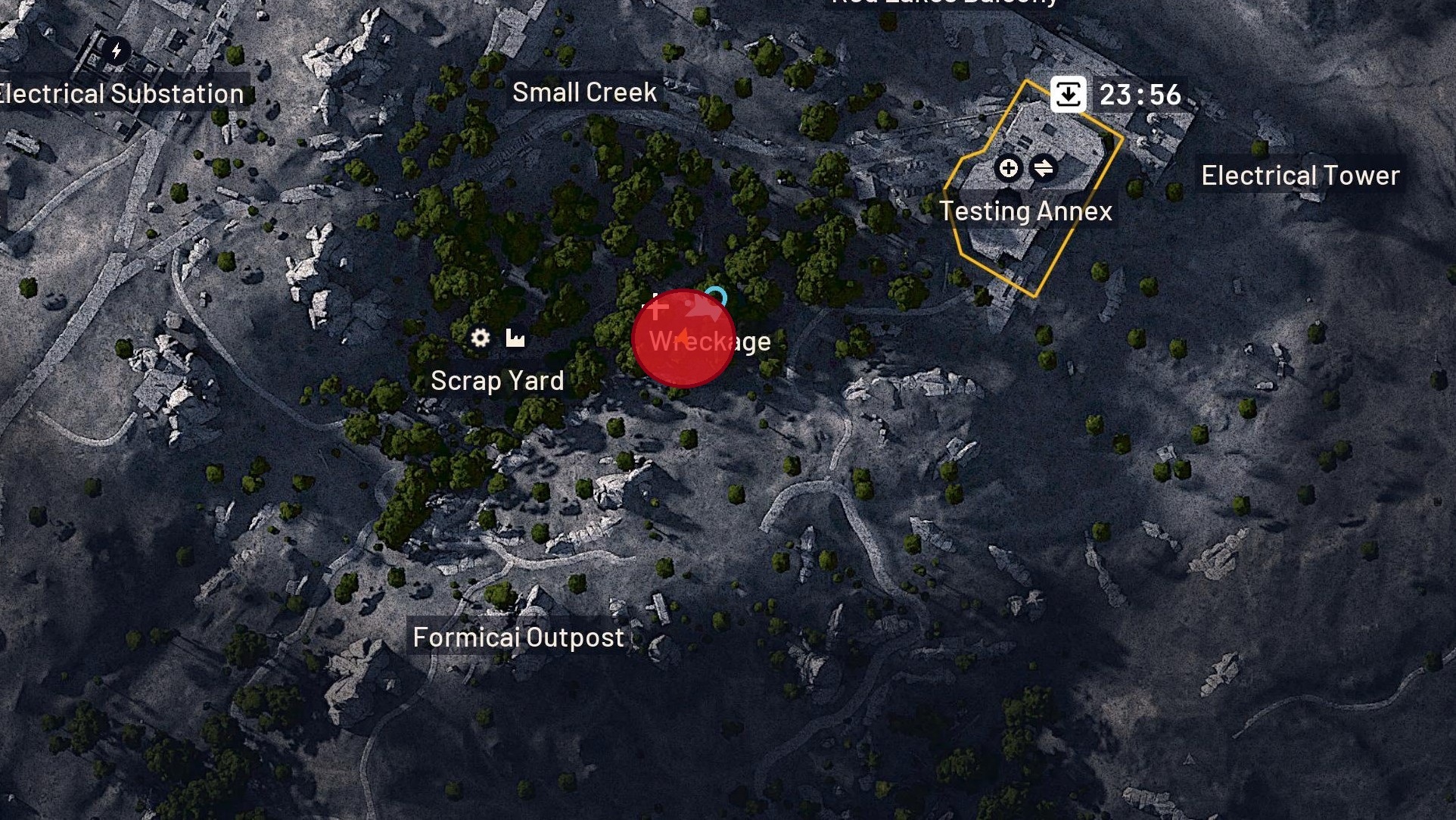Select the Formicai Outpost location label
The width and height of the screenshot is (1456, 820).
coord(518,638)
